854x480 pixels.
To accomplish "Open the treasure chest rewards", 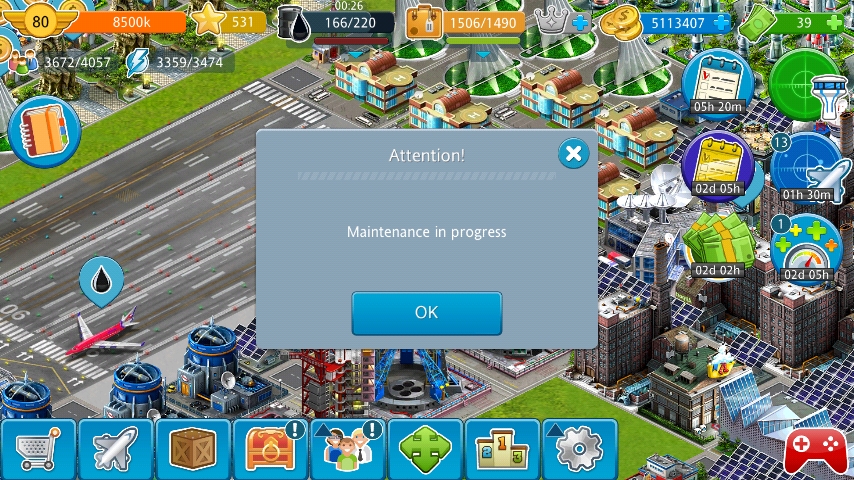I will click(270, 450).
